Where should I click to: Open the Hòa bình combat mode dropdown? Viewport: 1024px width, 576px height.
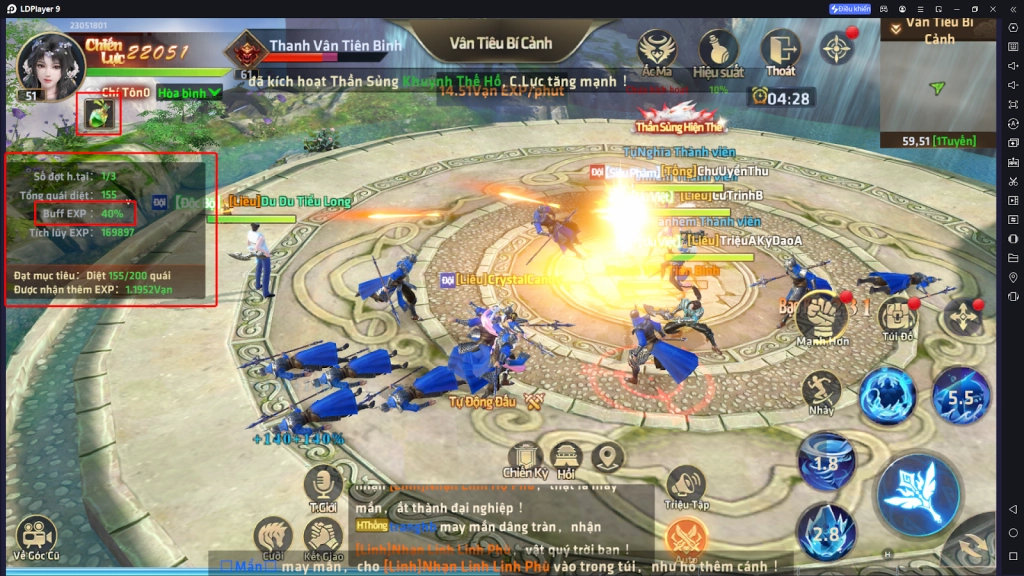(189, 92)
